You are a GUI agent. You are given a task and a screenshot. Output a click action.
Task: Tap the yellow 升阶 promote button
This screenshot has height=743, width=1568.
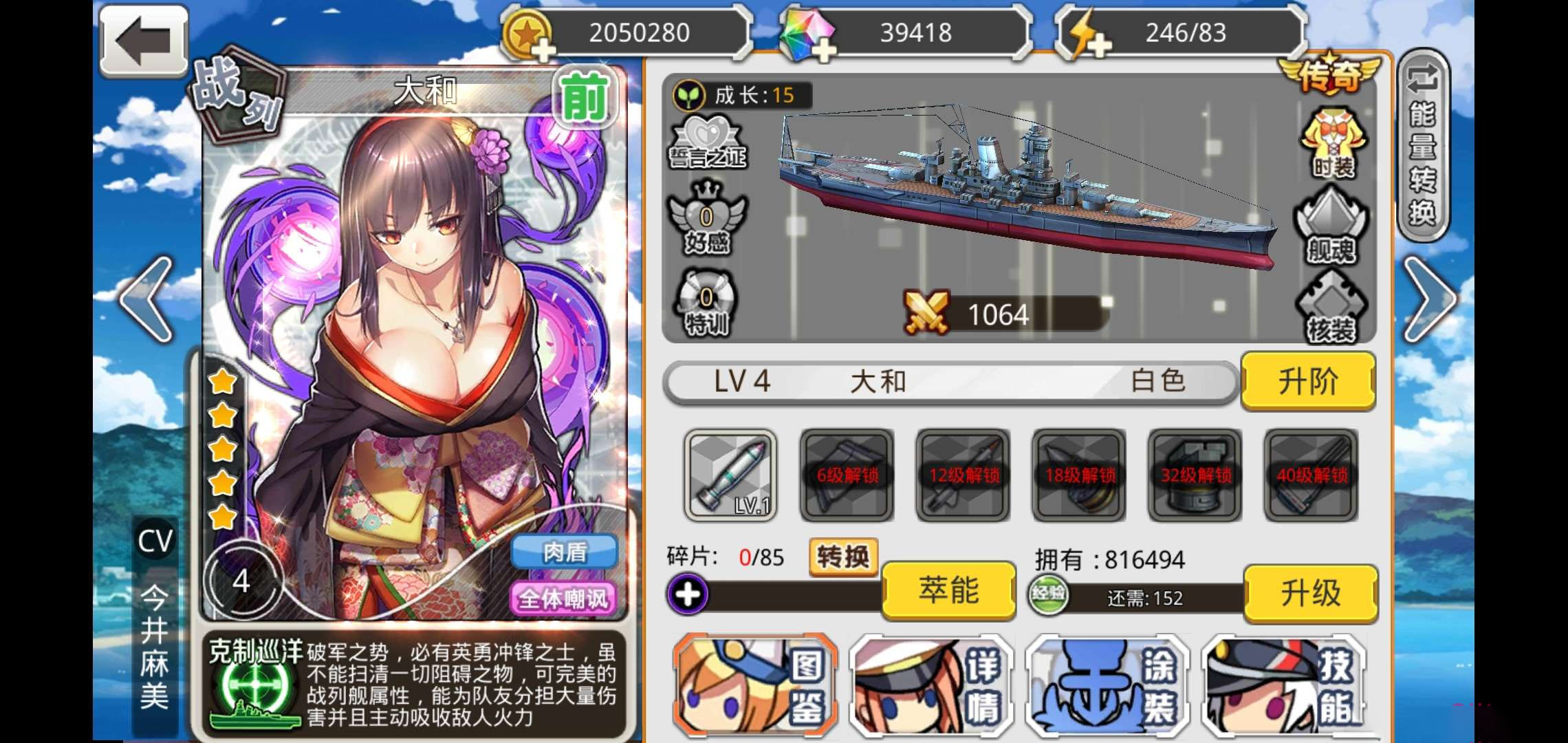tap(1308, 381)
